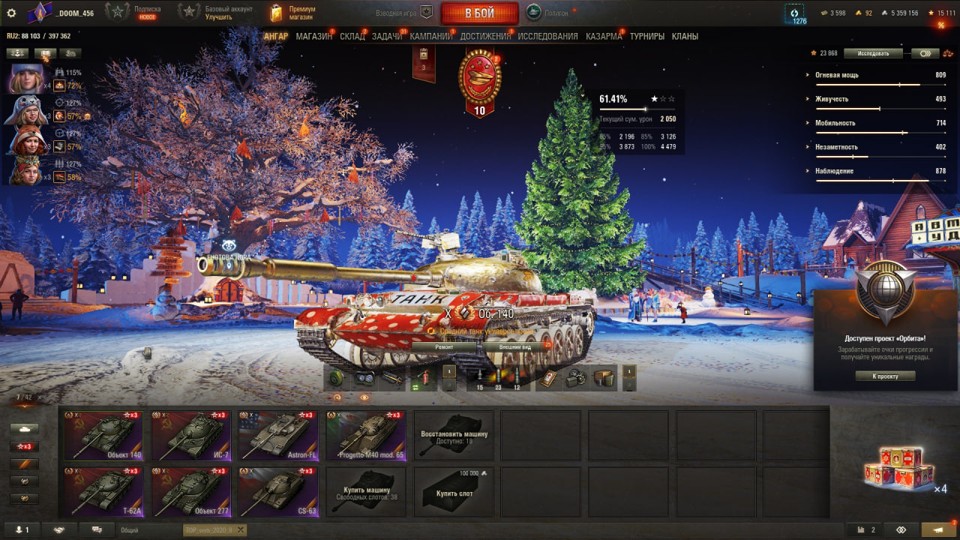Open the МАГАЗИН tab
Image resolution: width=960 pixels, height=540 pixels.
click(314, 36)
